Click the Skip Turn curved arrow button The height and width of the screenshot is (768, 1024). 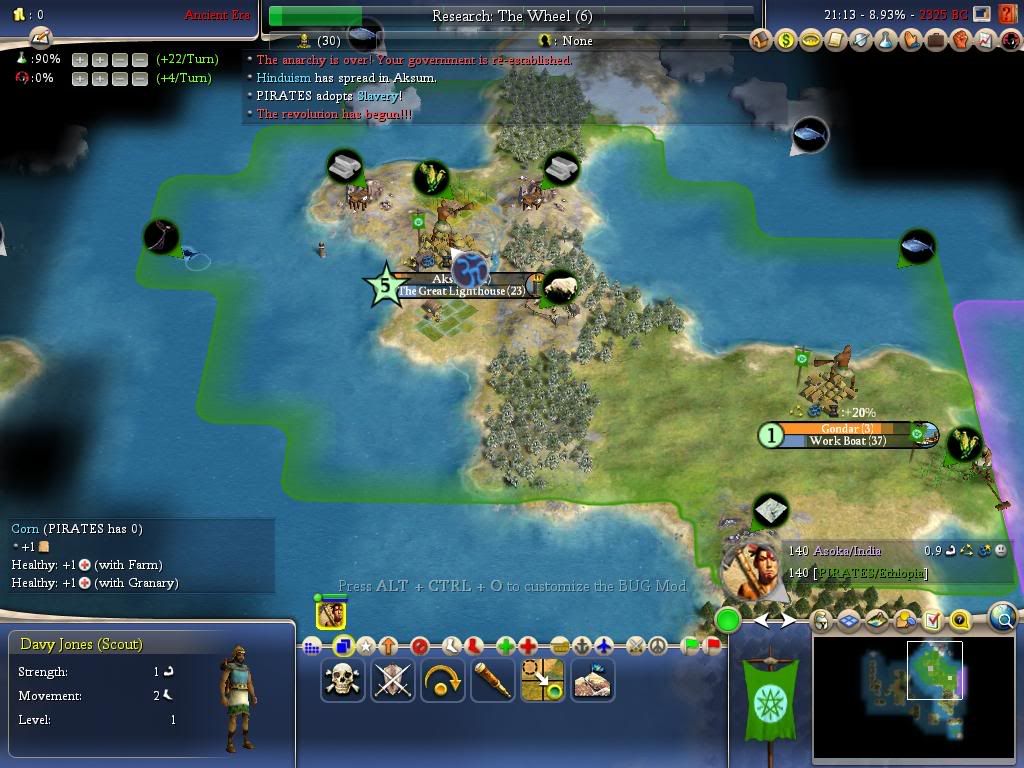tap(443, 681)
